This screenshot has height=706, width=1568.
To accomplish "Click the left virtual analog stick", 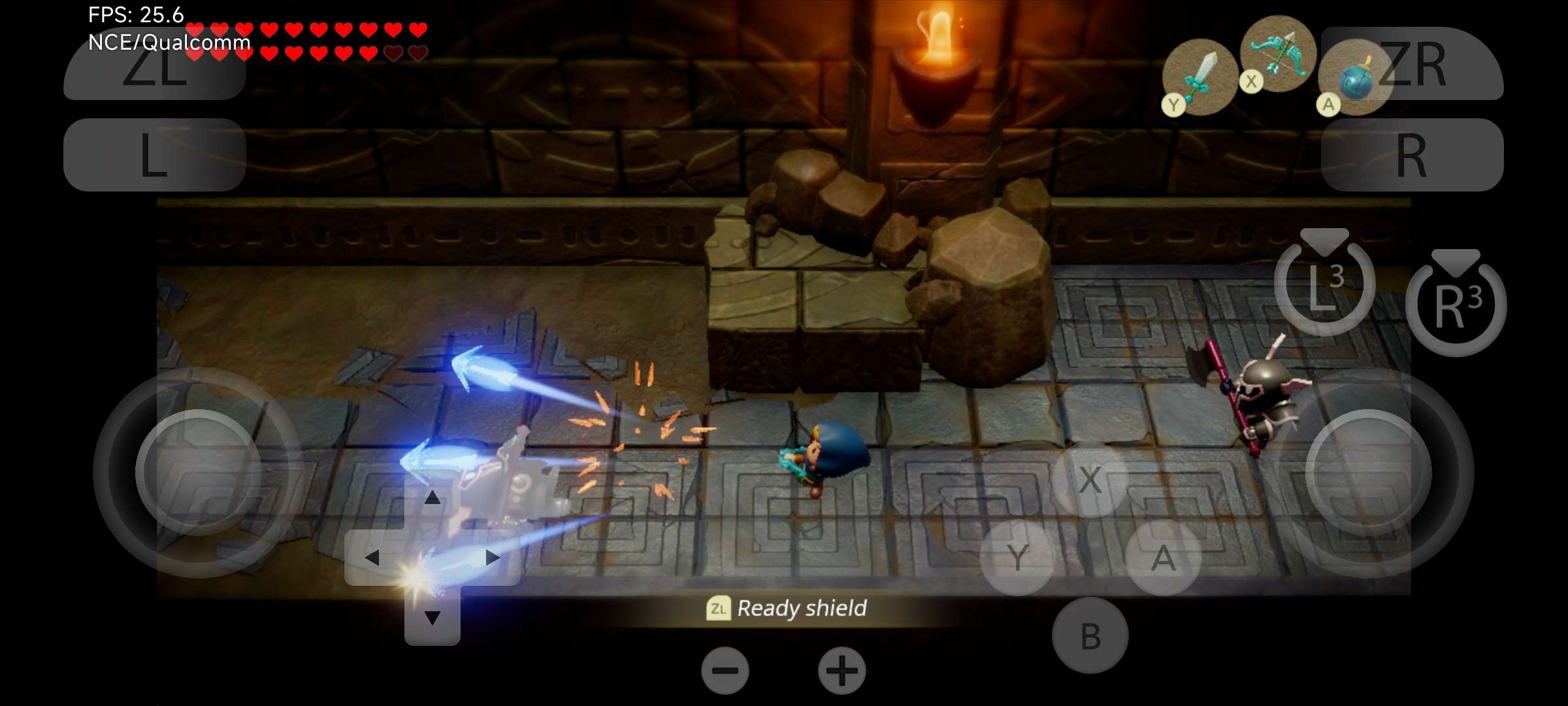I will tap(199, 472).
